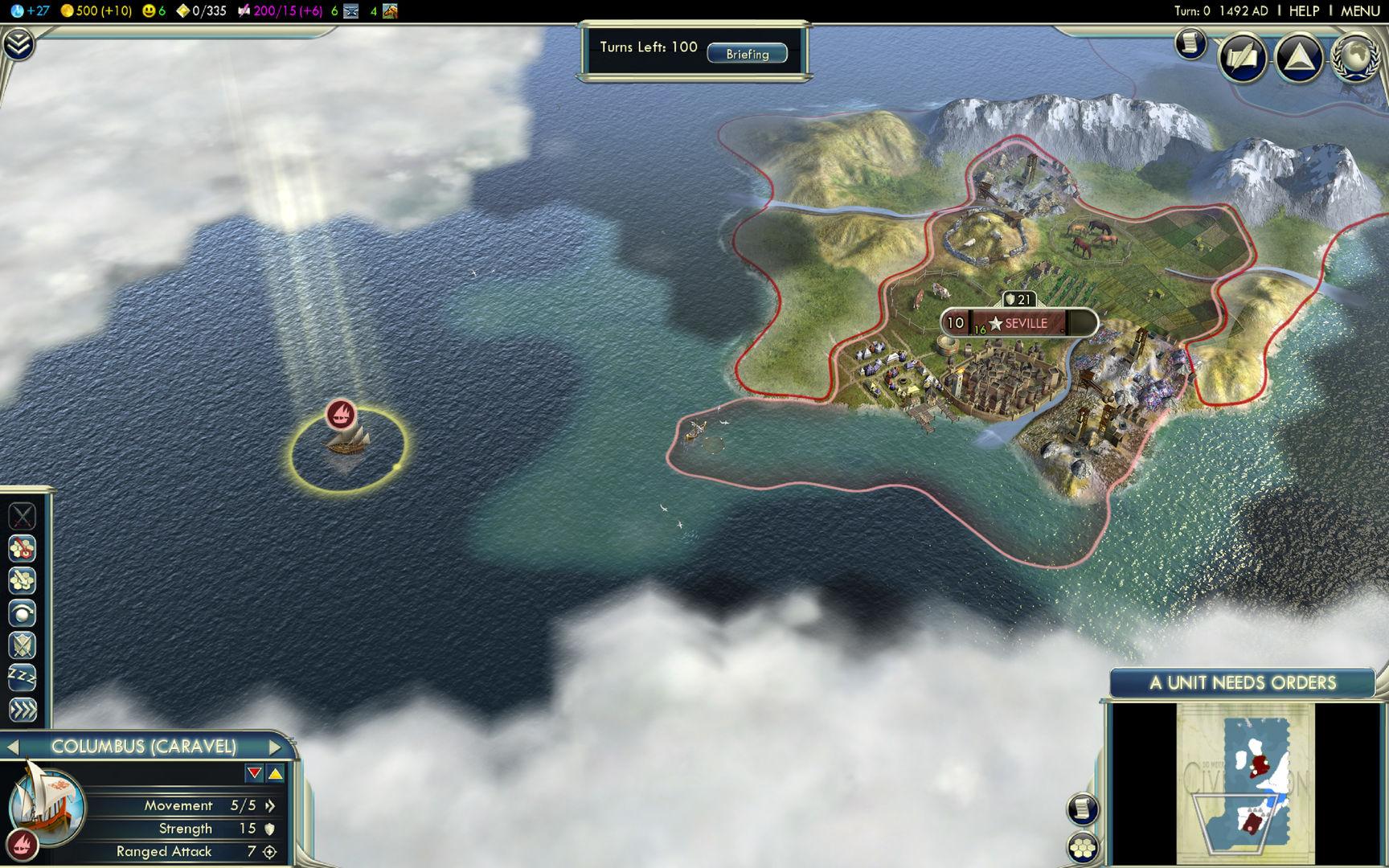
Task: Open the technology tree via the up-arrow globe icon
Action: tap(1300, 57)
